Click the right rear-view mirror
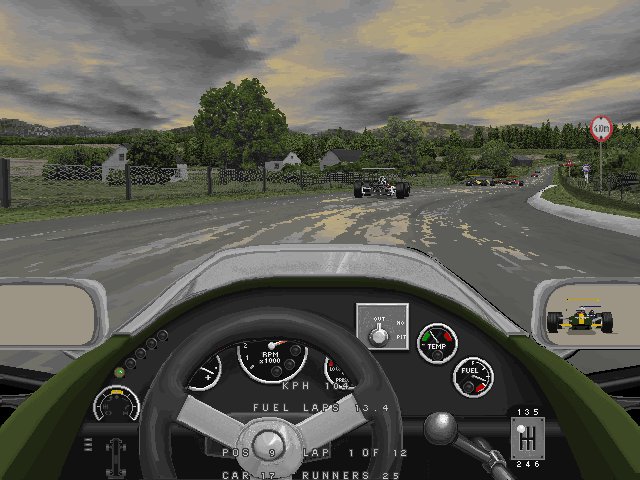 pyautogui.click(x=584, y=318)
